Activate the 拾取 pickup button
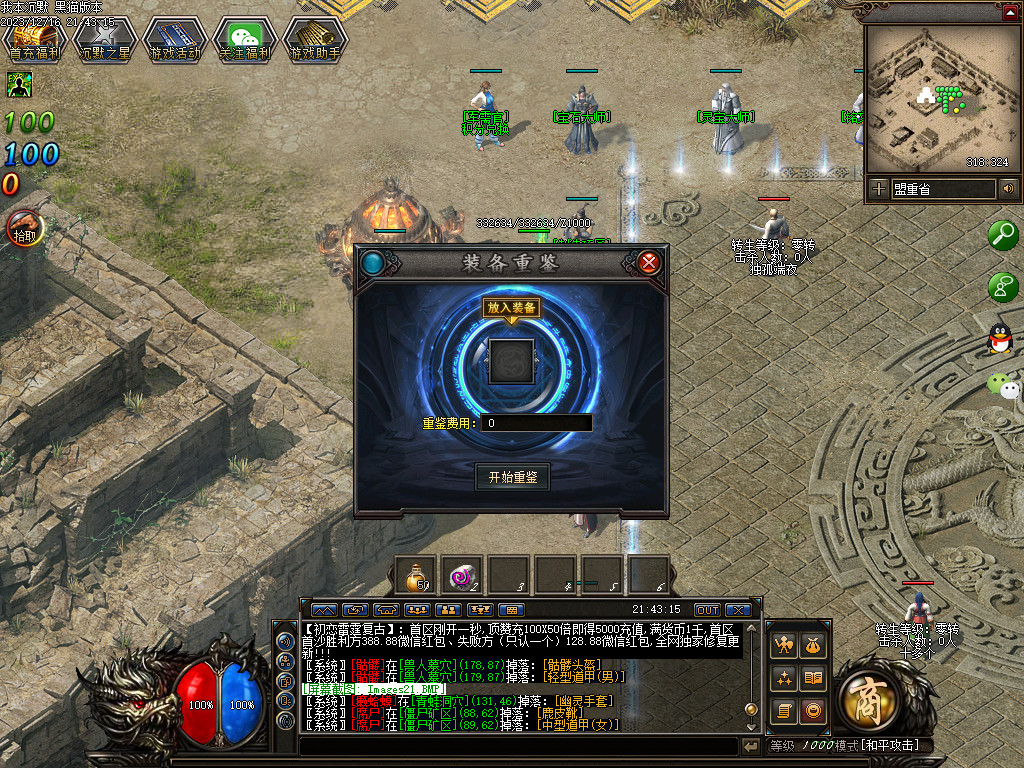The width and height of the screenshot is (1024, 768). [x=24, y=229]
